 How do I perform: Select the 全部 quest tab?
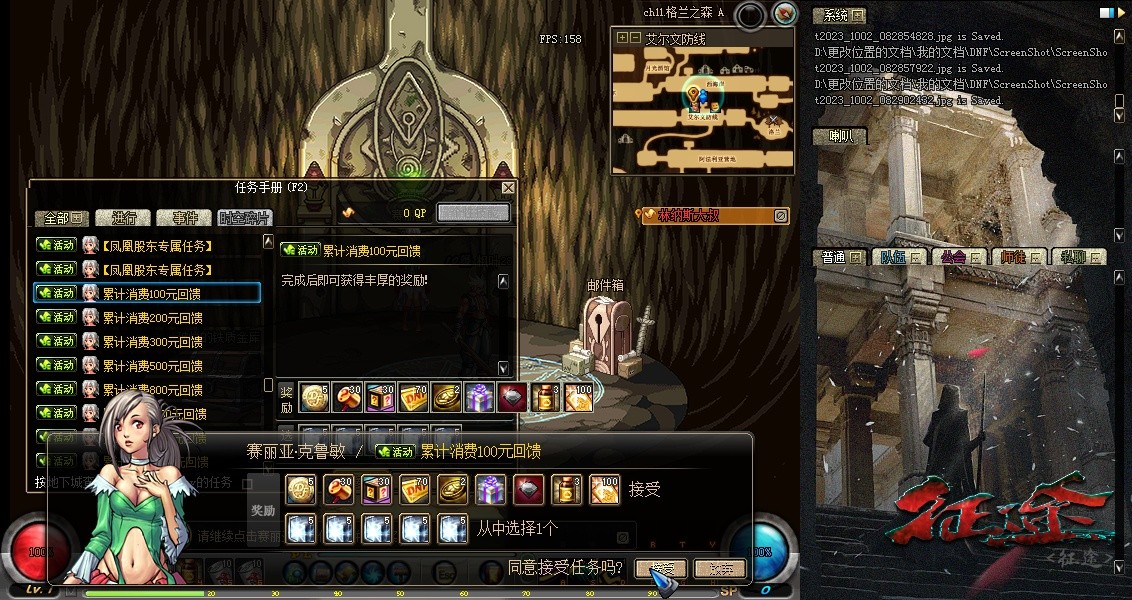tap(63, 218)
